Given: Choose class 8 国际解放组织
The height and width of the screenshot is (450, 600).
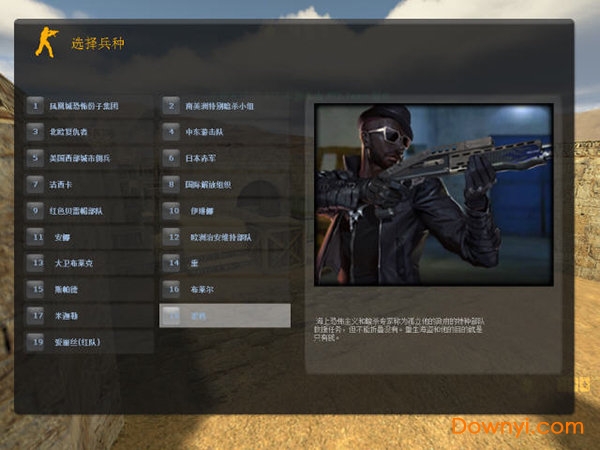Looking at the screenshot, I should pyautogui.click(x=224, y=184).
